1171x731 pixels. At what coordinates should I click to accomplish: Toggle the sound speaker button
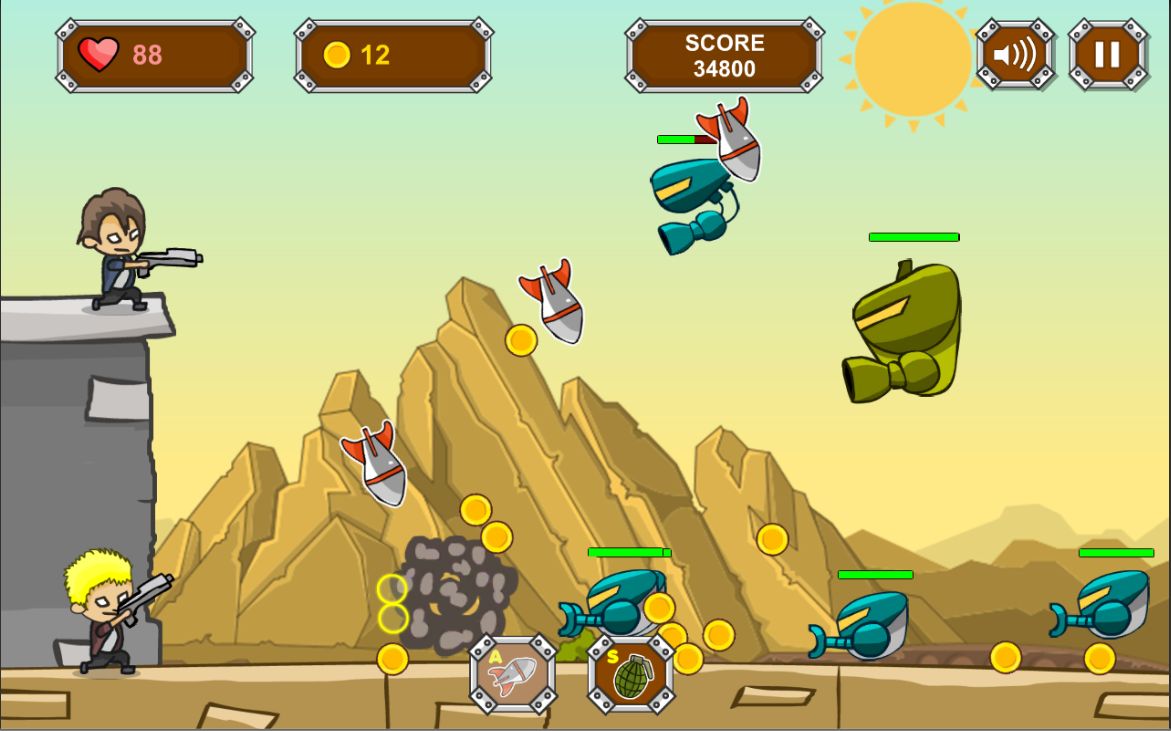(x=1015, y=54)
